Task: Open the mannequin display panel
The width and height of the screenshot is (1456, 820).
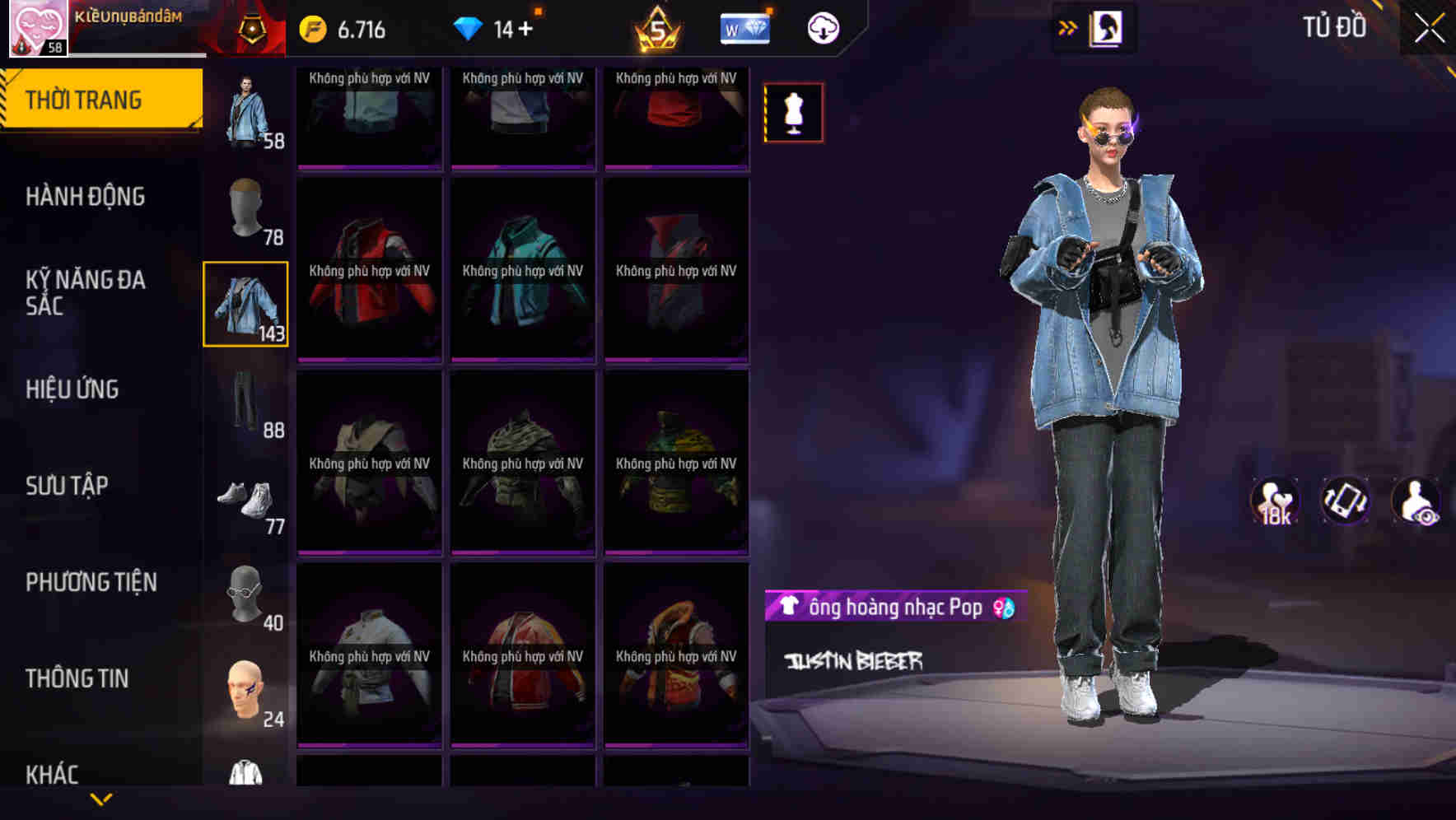Action: [x=793, y=113]
